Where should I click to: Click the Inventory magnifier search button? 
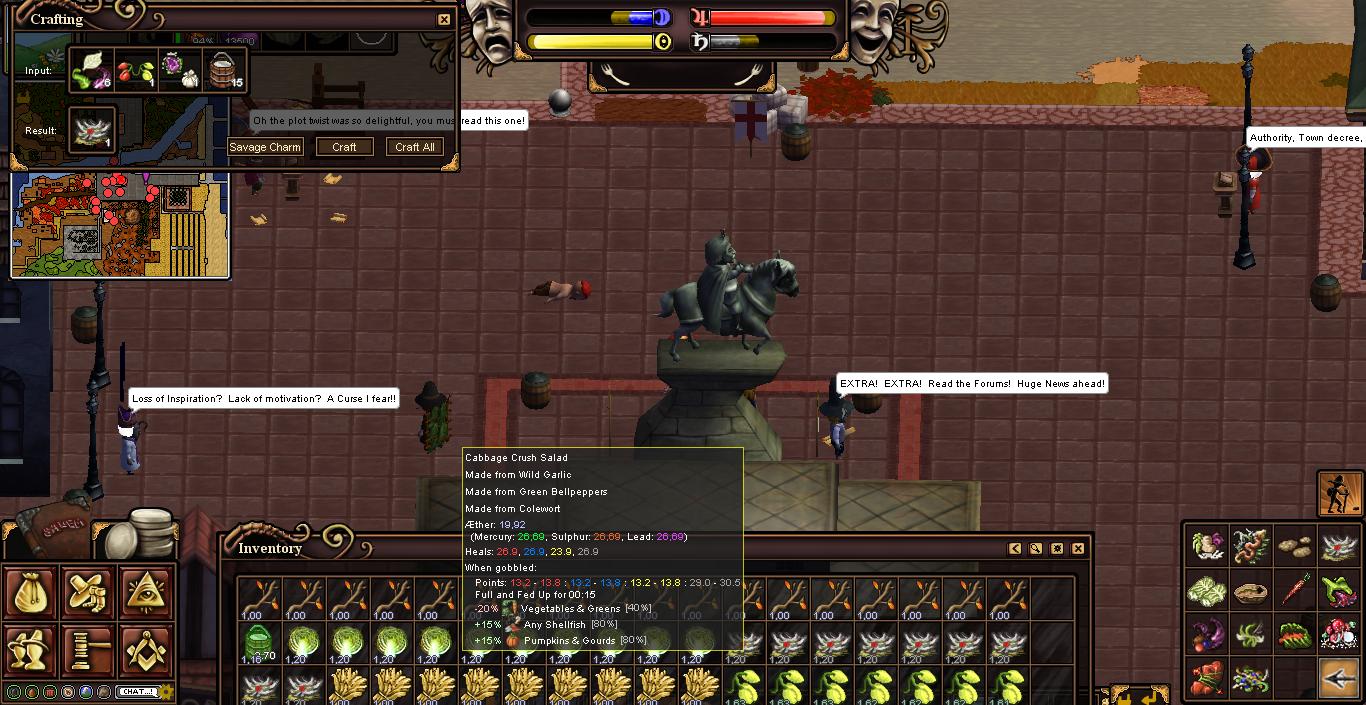click(x=1036, y=548)
